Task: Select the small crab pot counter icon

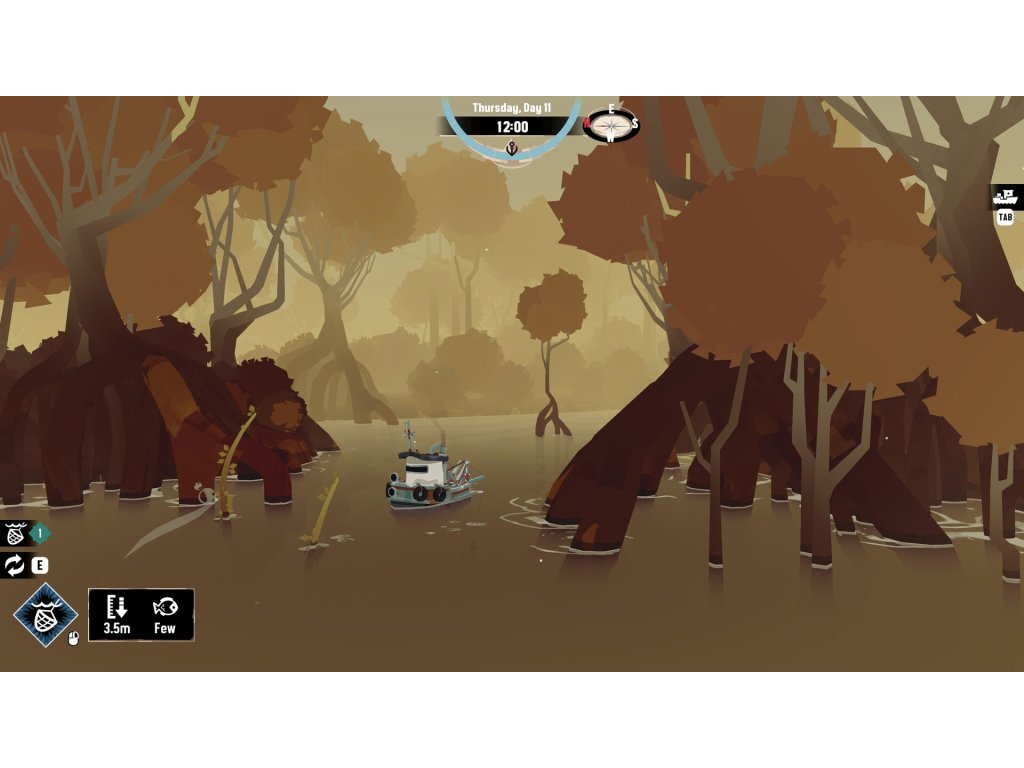Action: coord(15,534)
